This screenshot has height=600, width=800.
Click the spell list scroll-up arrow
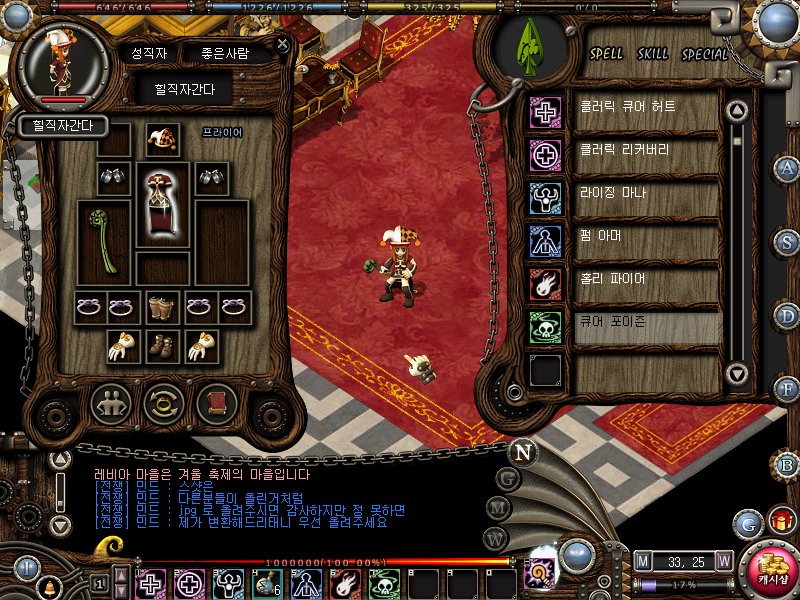737,109
